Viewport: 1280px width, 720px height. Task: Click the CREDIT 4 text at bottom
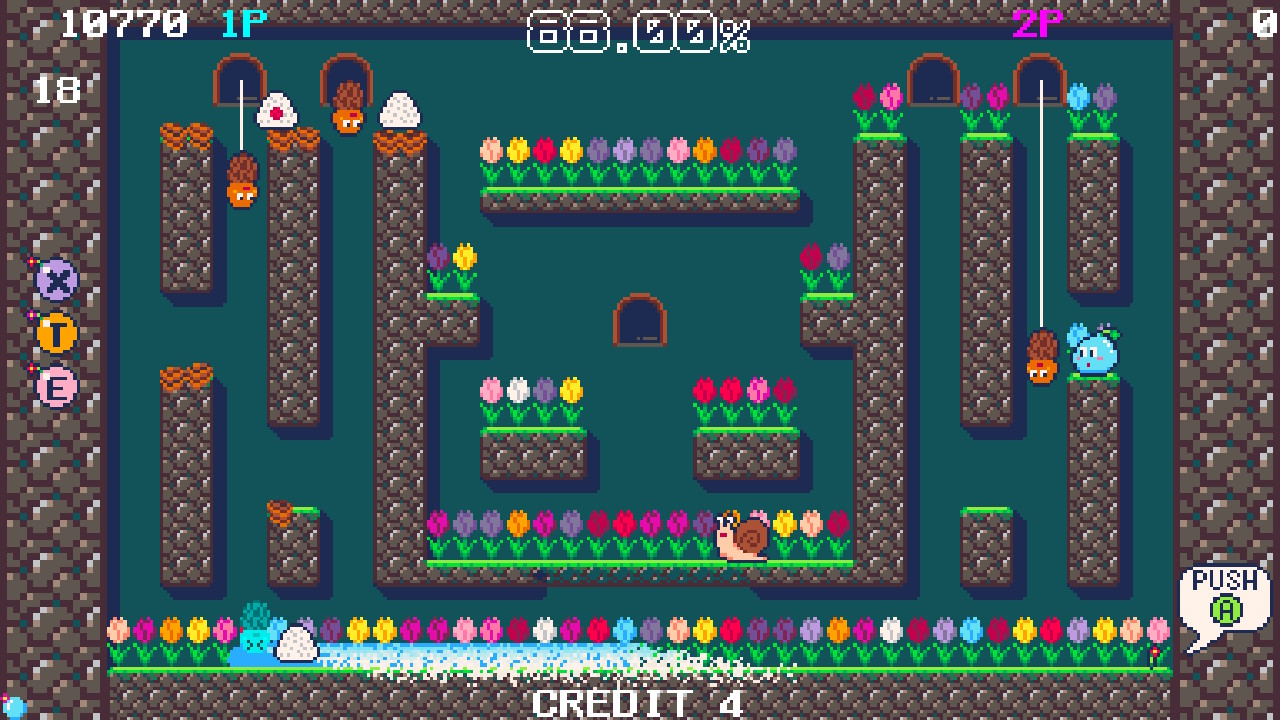(638, 703)
